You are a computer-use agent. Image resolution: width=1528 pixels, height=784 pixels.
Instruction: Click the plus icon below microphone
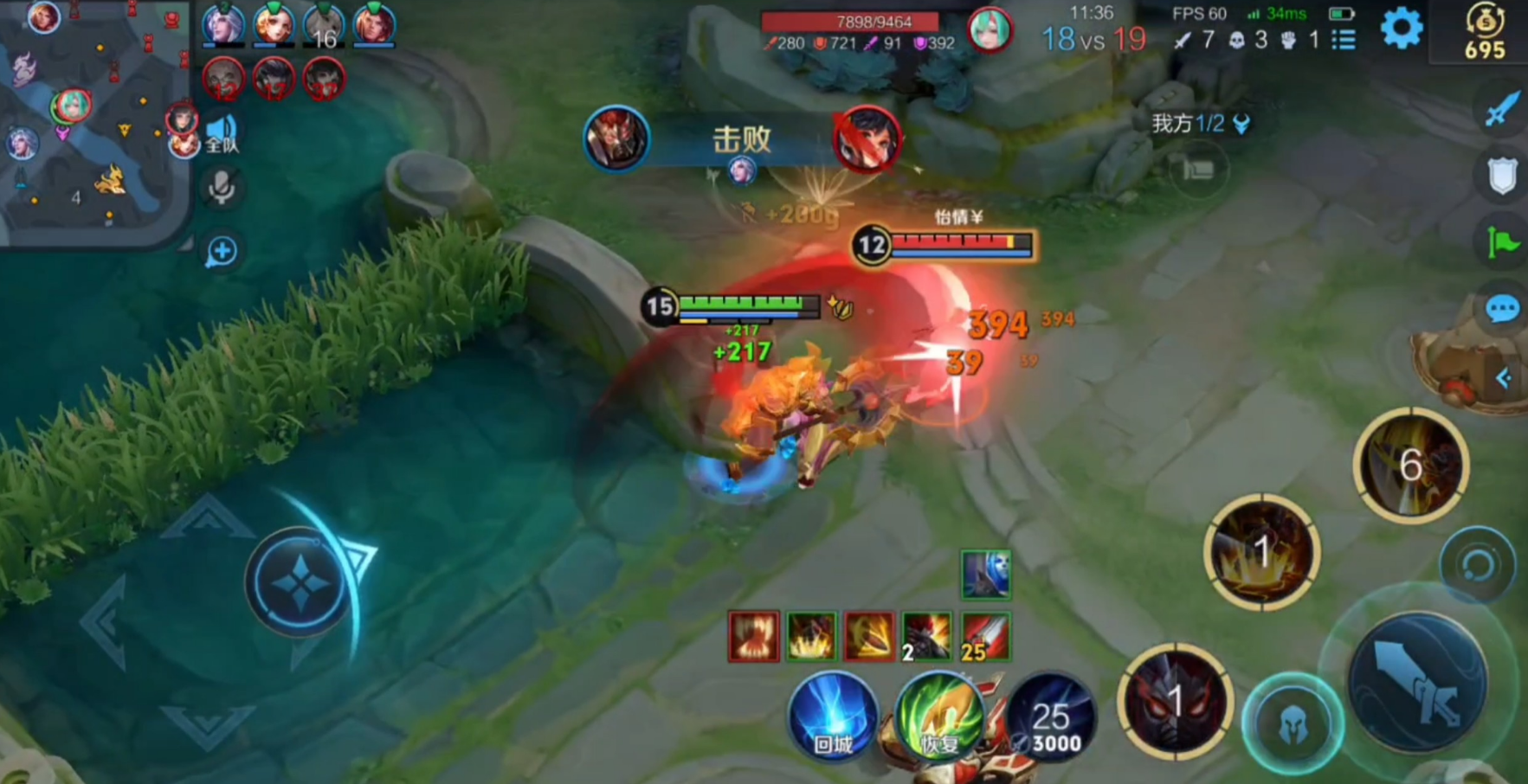click(x=222, y=252)
